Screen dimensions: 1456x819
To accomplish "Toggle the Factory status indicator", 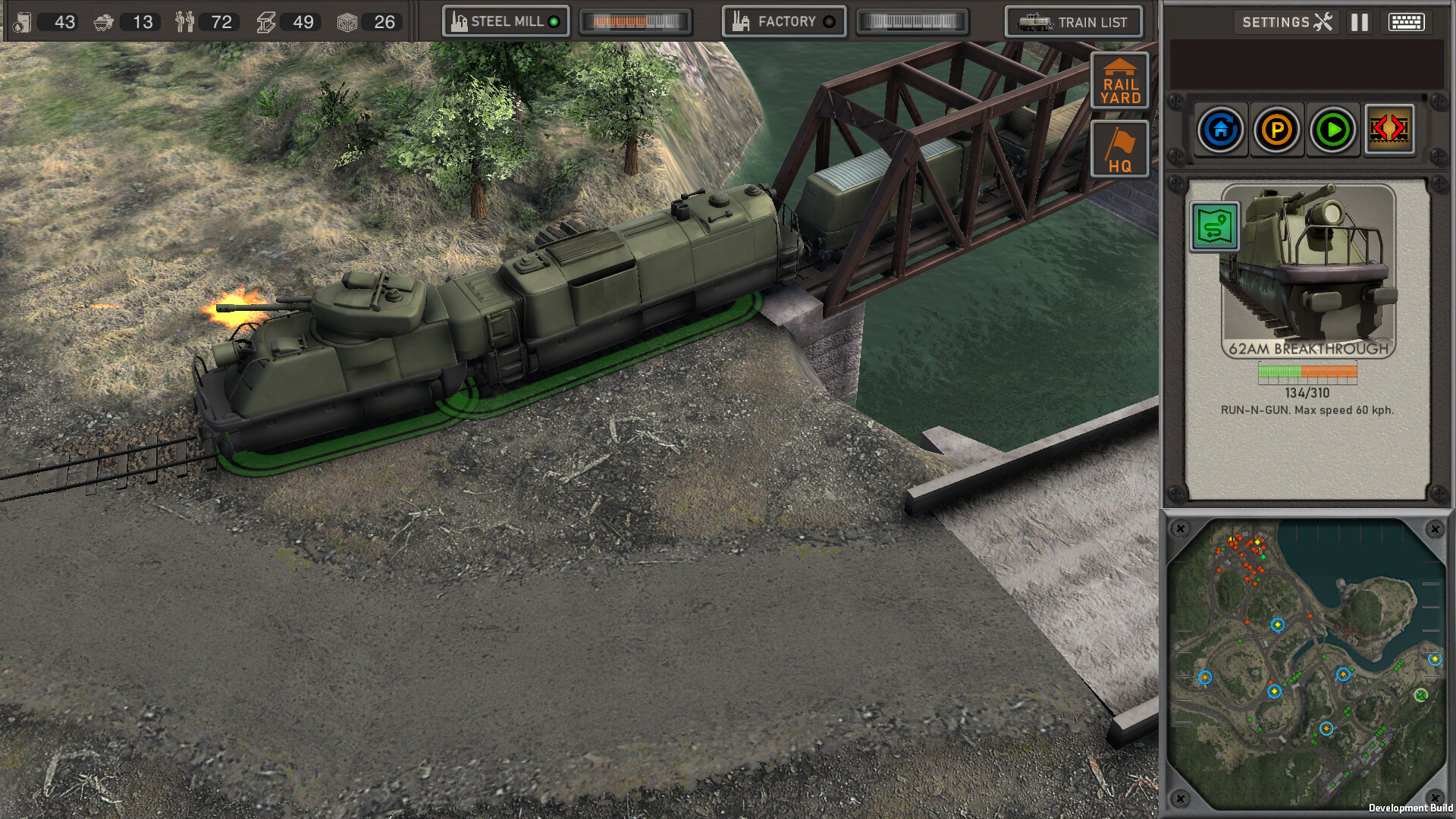I will point(830,22).
